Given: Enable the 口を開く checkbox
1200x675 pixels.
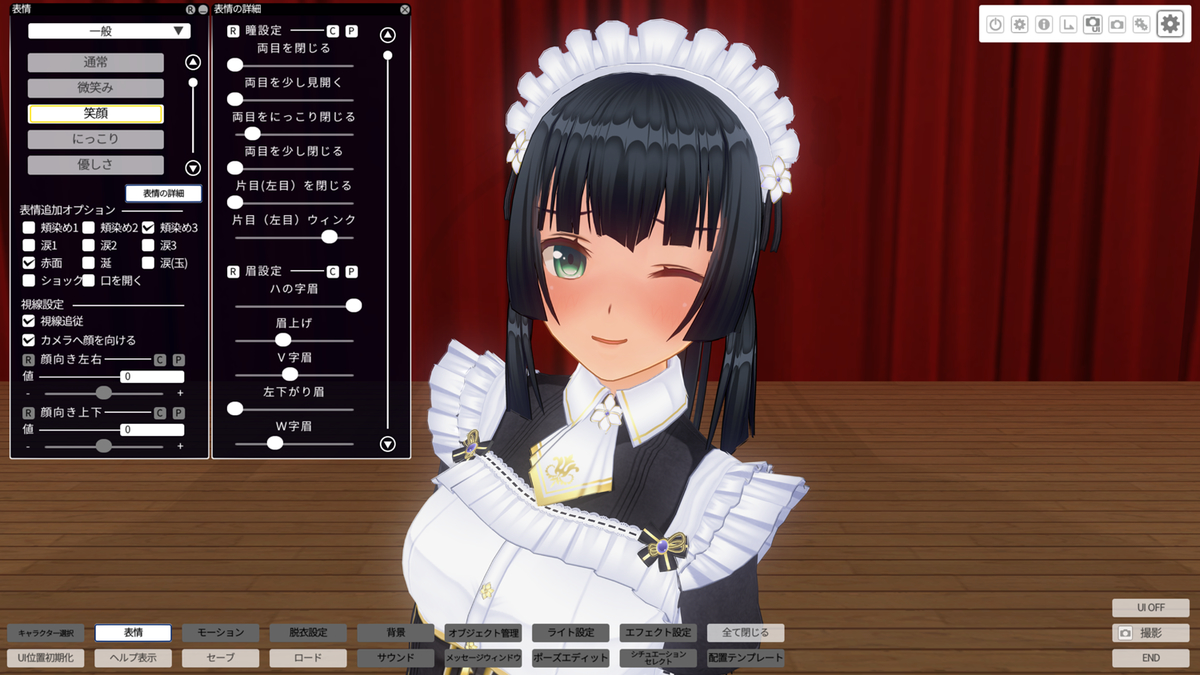Looking at the screenshot, I should click(89, 280).
